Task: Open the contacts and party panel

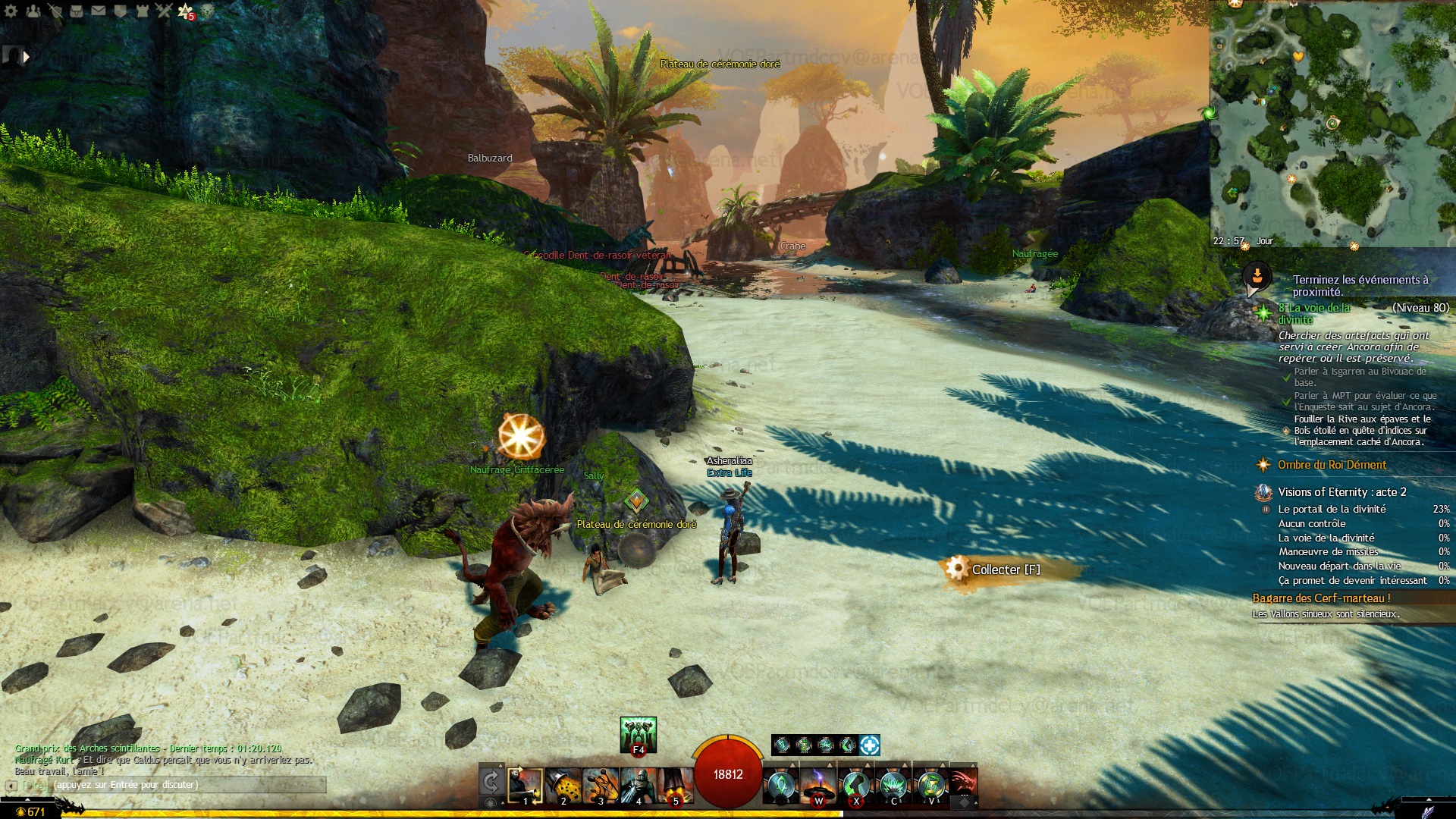Action: [33, 11]
